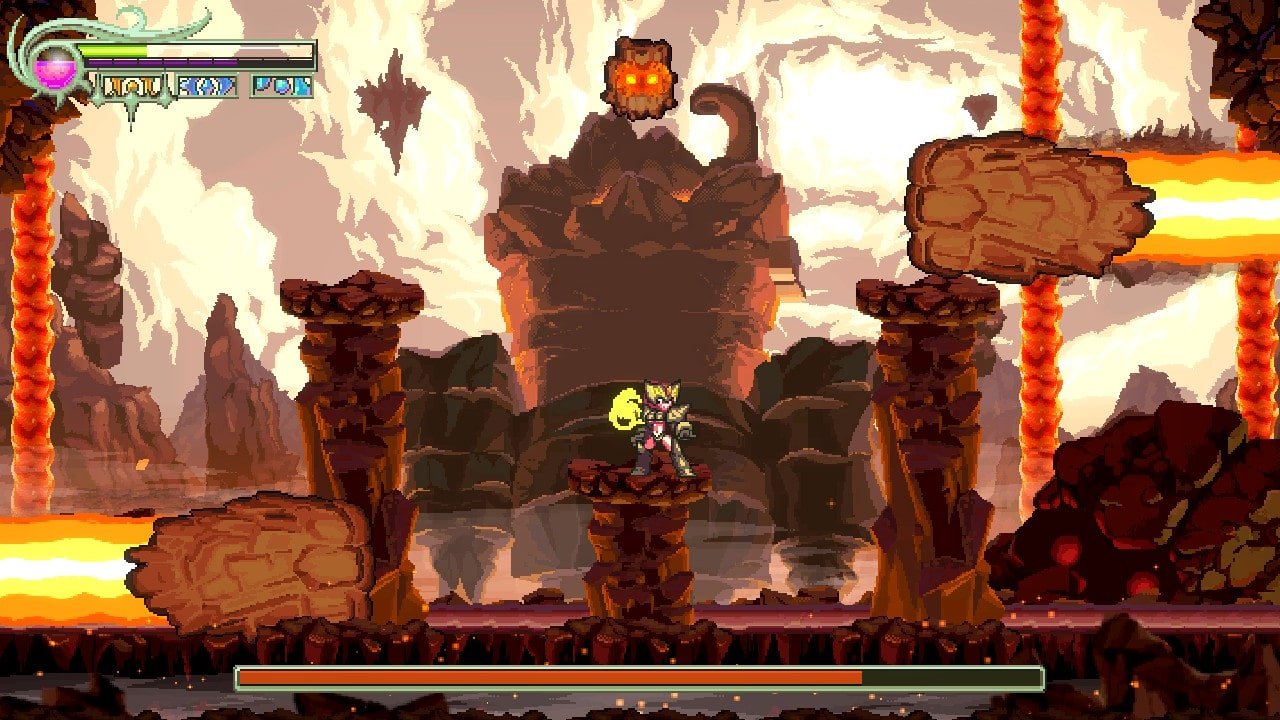This screenshot has height=720, width=1280.
Task: Select the rightmost blue ability slot icon
Action: [280, 85]
